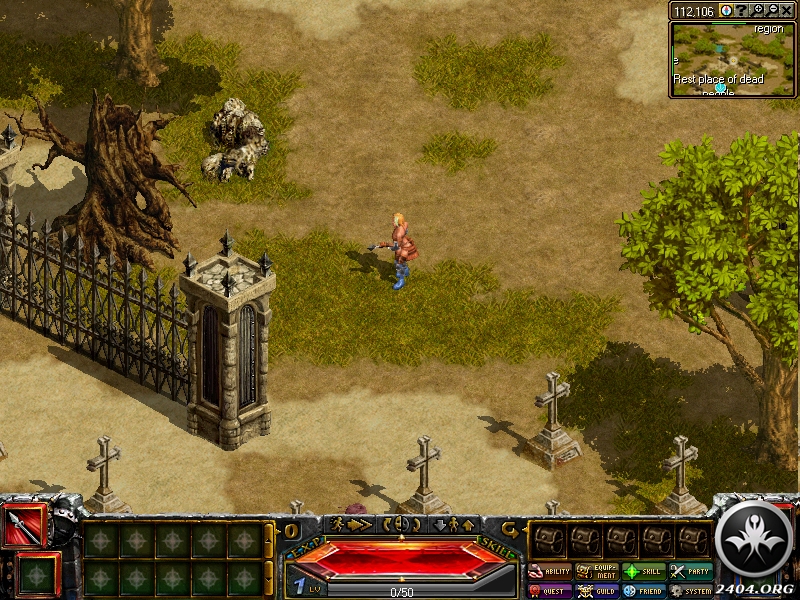Image resolution: width=800 pixels, height=600 pixels.
Task: Zoom out the minimap
Action: [773, 10]
